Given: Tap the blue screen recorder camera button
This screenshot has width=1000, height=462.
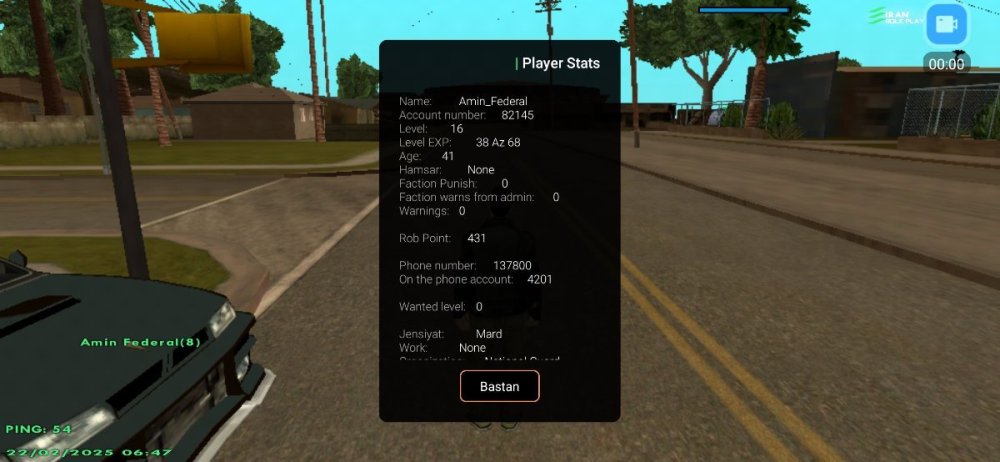Looking at the screenshot, I should point(946,26).
